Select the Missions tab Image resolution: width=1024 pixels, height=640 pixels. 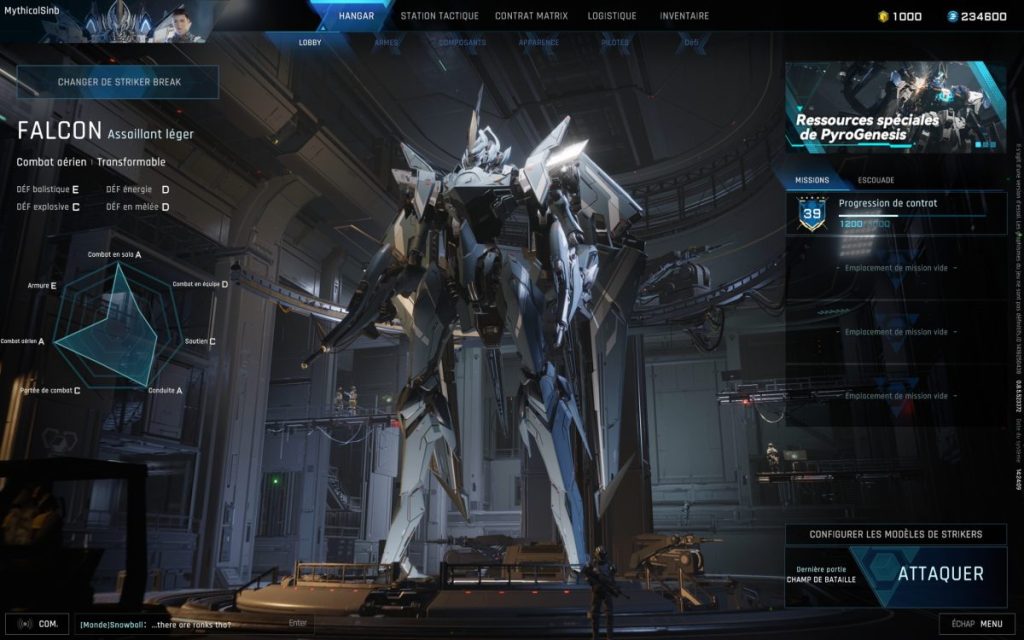(812, 181)
